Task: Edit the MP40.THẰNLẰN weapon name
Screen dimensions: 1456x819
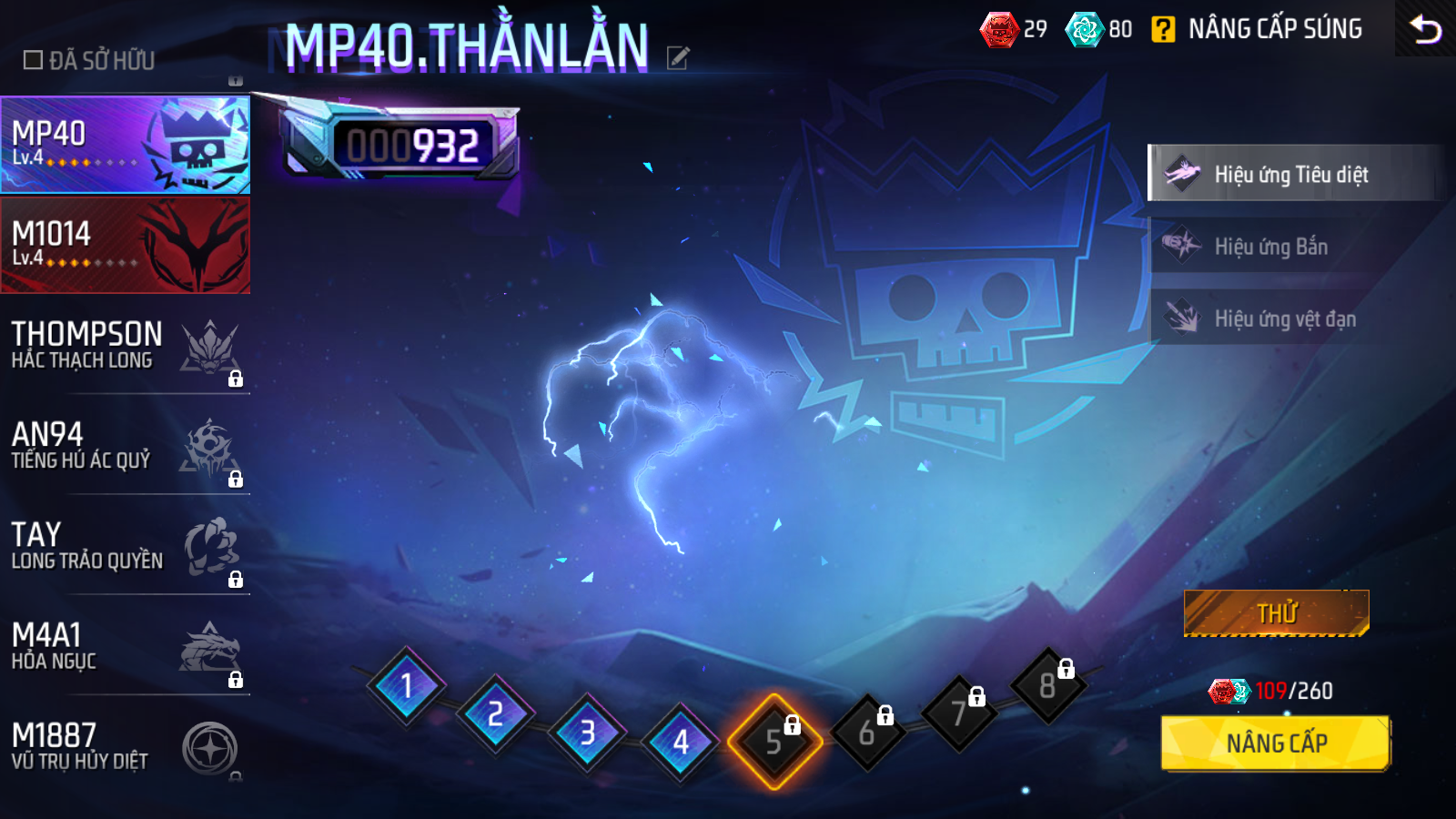Action: coord(678,58)
